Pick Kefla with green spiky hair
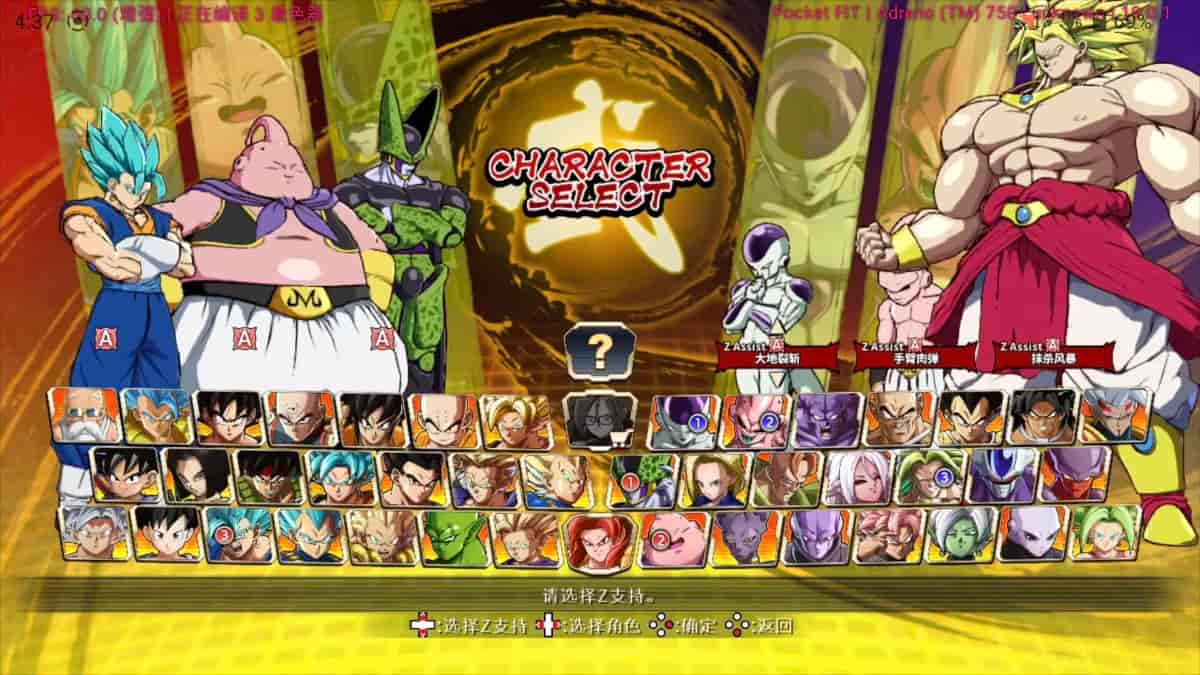Image resolution: width=1200 pixels, height=675 pixels. (1106, 533)
